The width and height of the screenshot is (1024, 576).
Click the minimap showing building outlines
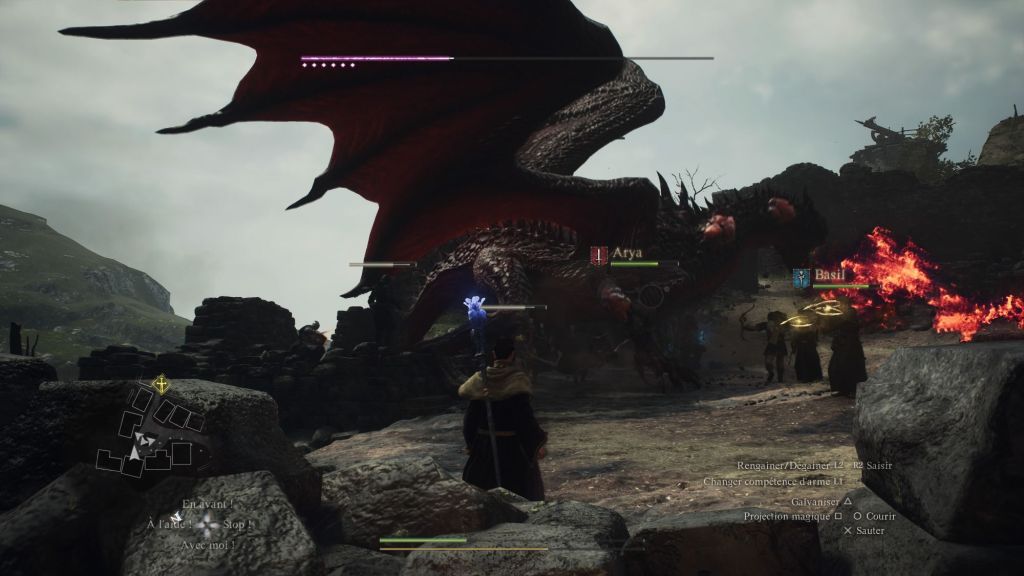pyautogui.click(x=150, y=436)
